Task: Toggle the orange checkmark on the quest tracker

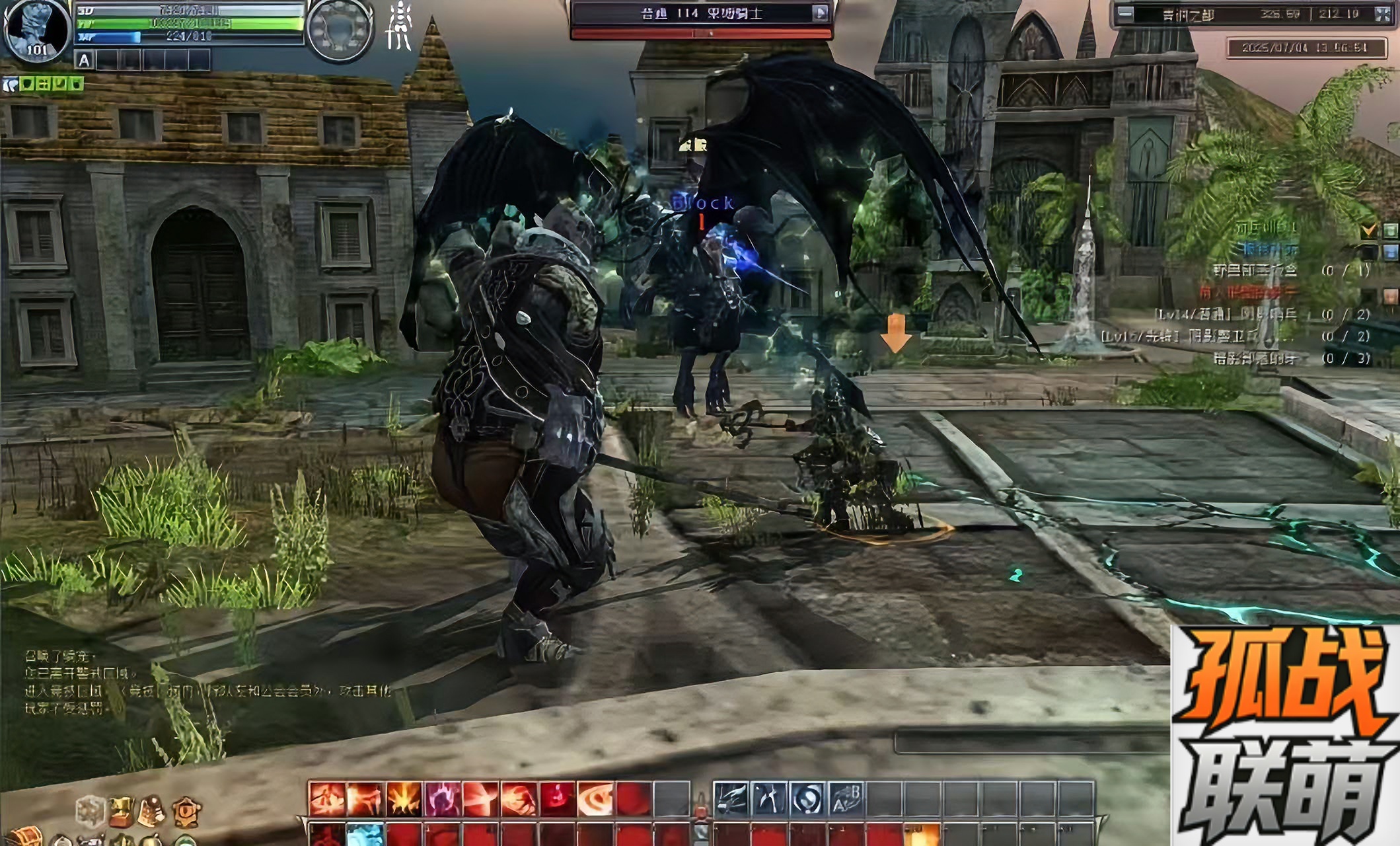Action: [1368, 229]
